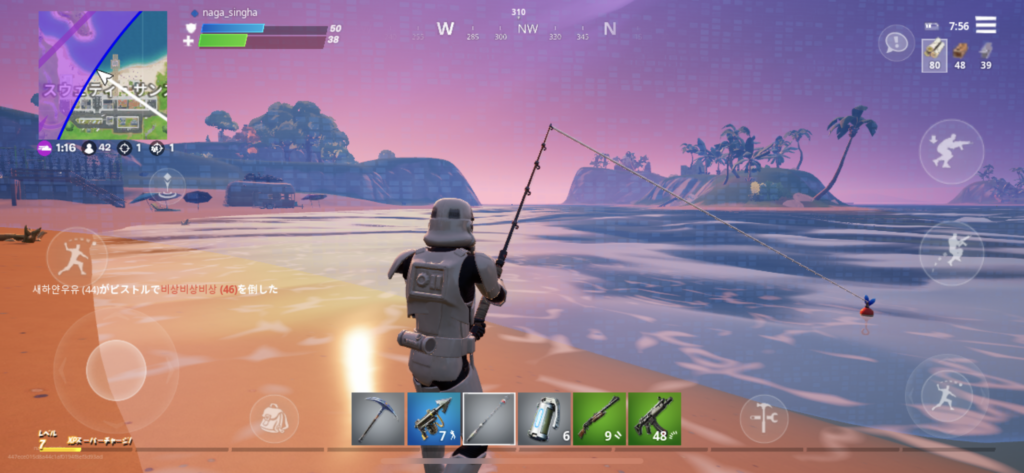
Task: Open the minimap
Action: coord(103,75)
